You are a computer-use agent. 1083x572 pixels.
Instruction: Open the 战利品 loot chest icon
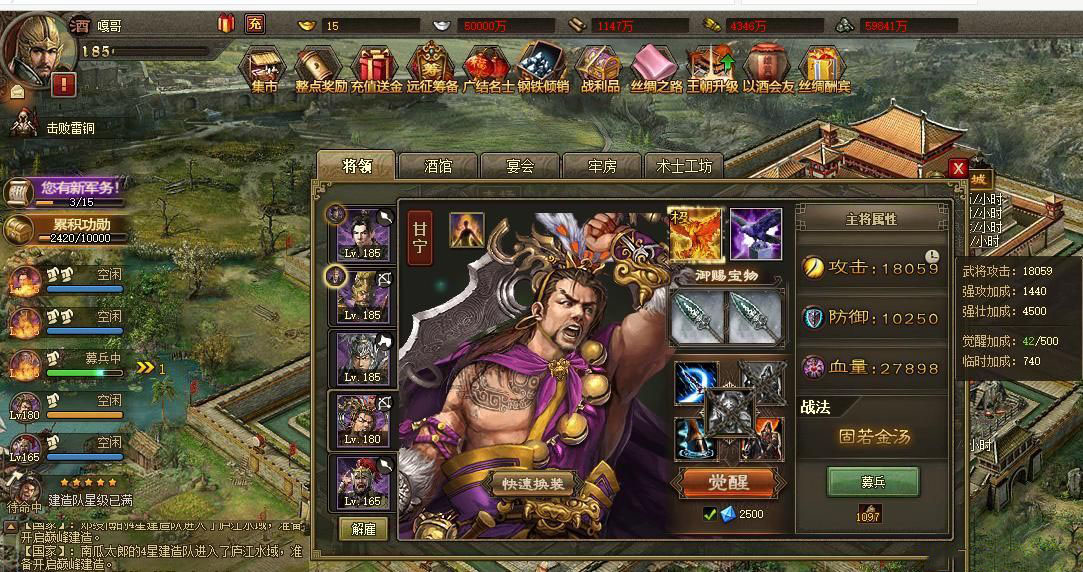(x=600, y=68)
